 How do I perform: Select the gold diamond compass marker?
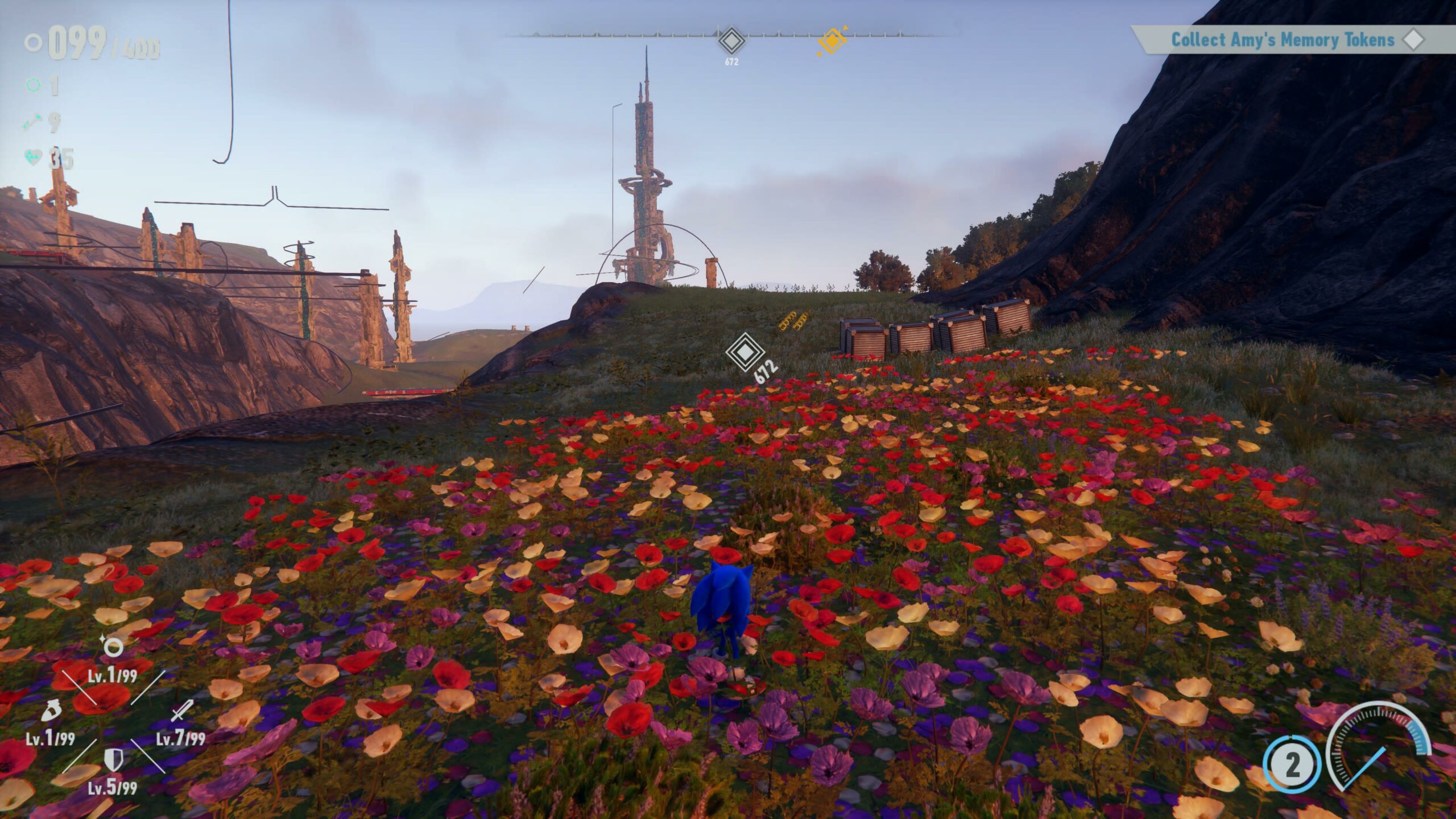point(832,41)
